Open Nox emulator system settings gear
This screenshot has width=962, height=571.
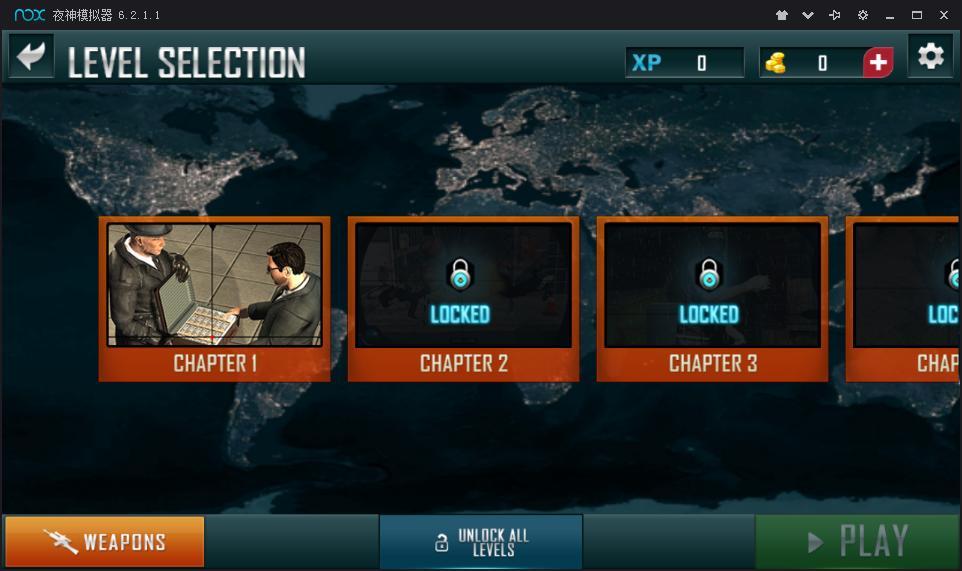[x=862, y=15]
